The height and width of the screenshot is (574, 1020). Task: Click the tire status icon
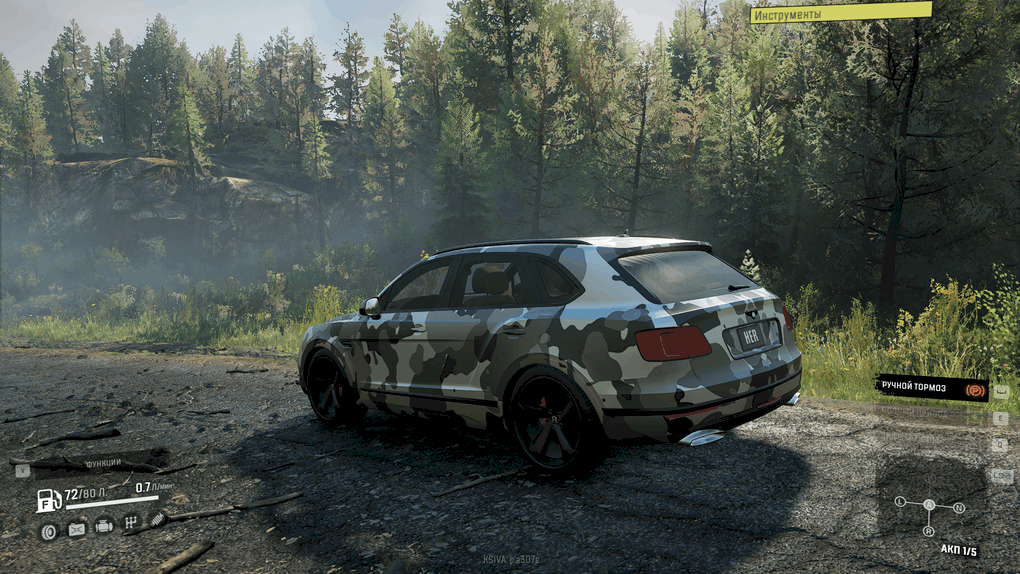48,531
